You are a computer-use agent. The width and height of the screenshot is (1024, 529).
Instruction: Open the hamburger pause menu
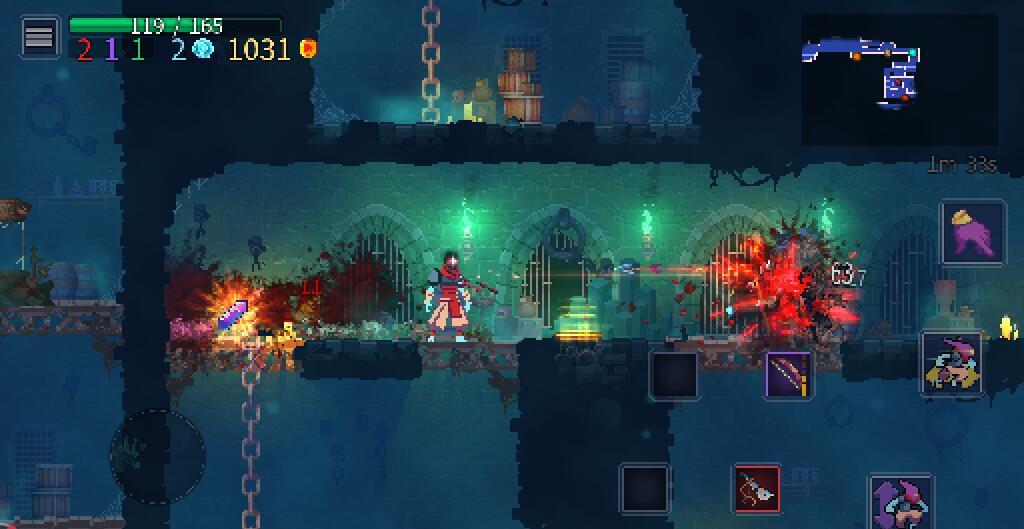[x=39, y=37]
